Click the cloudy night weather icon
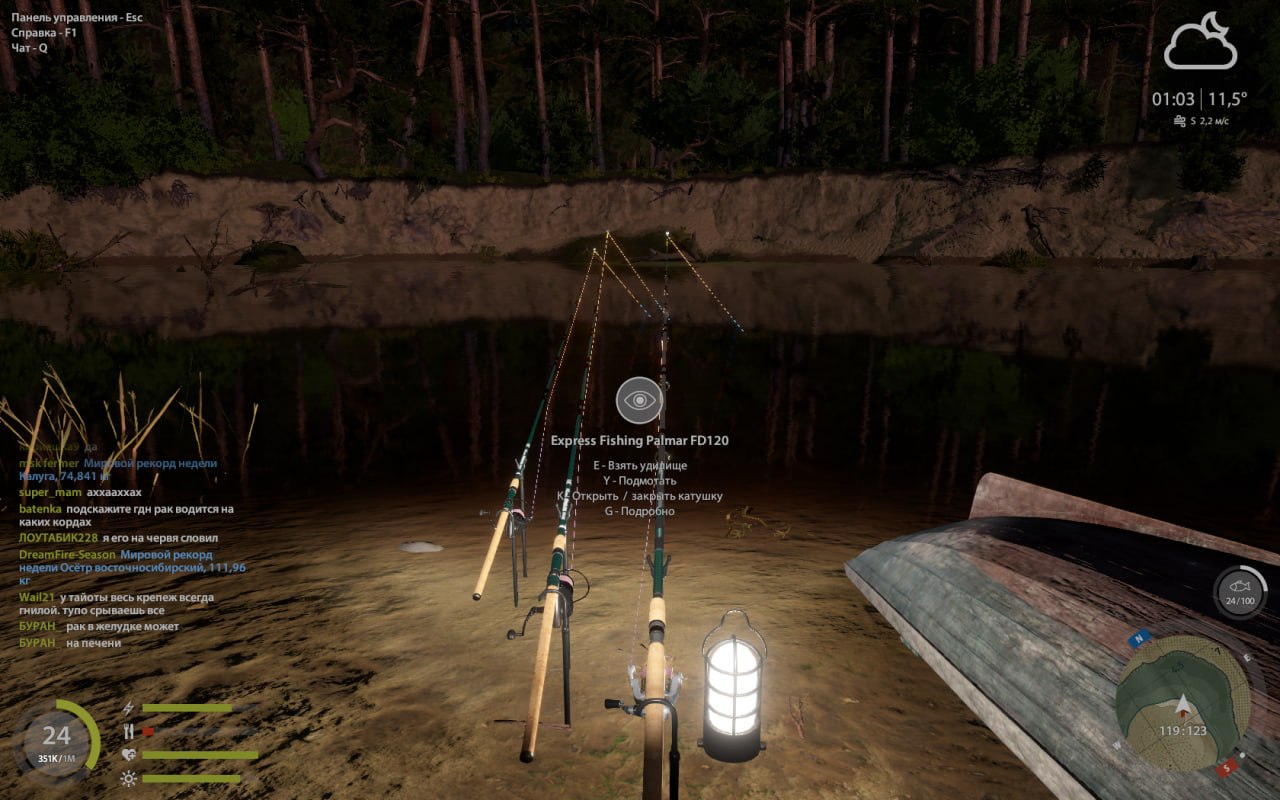 1200,42
